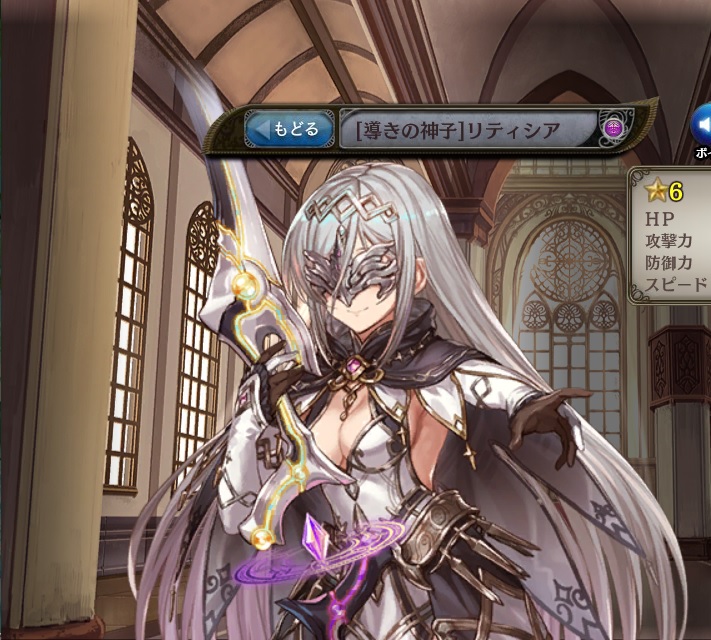Play the character voice via speaker button
Screen dimensions: 711x640
click(702, 127)
